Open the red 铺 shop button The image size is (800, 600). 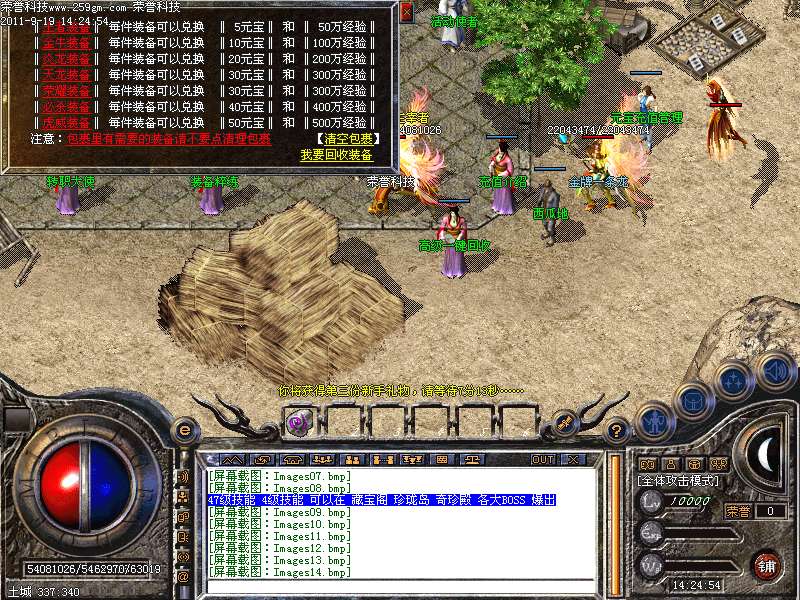766,564
